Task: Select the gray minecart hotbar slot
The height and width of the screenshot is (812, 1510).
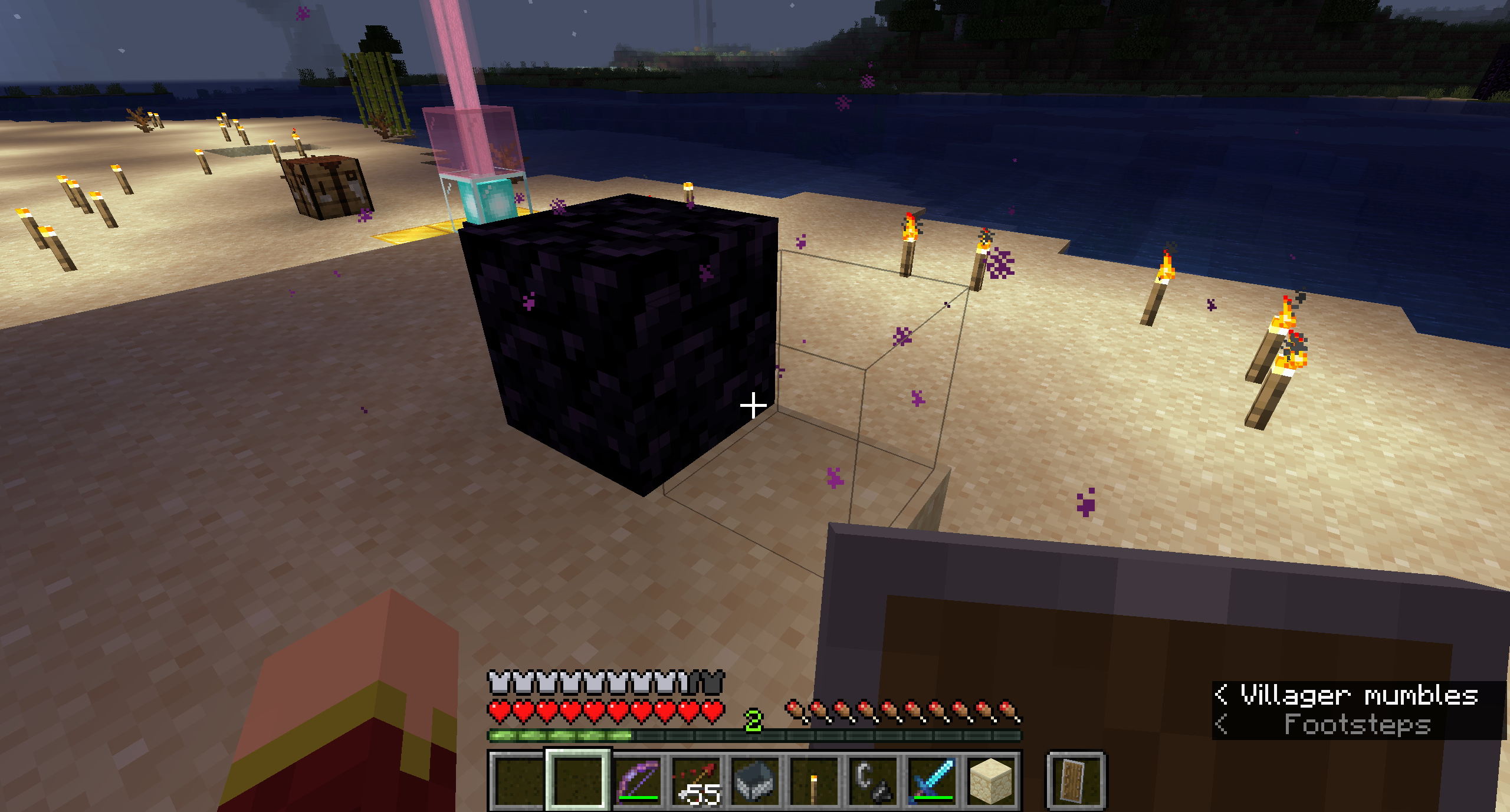Action: tap(756, 781)
